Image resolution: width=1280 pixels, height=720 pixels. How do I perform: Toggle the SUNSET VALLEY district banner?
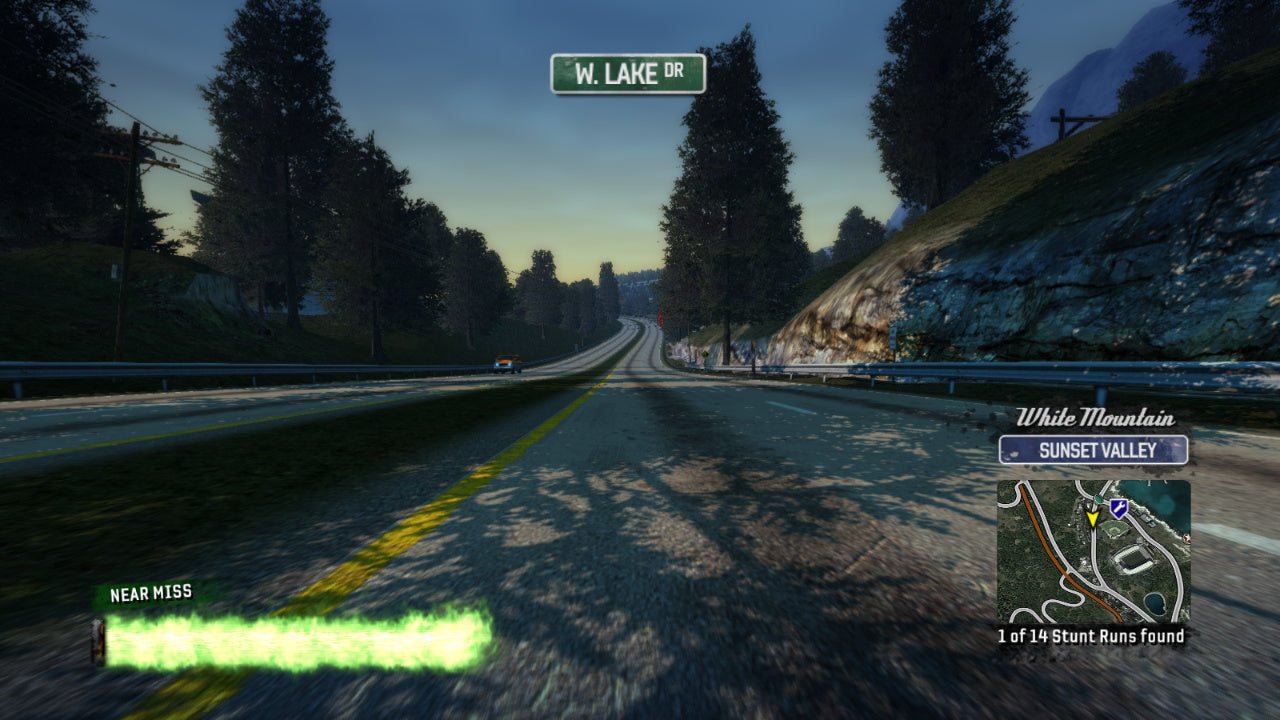pyautogui.click(x=1096, y=451)
